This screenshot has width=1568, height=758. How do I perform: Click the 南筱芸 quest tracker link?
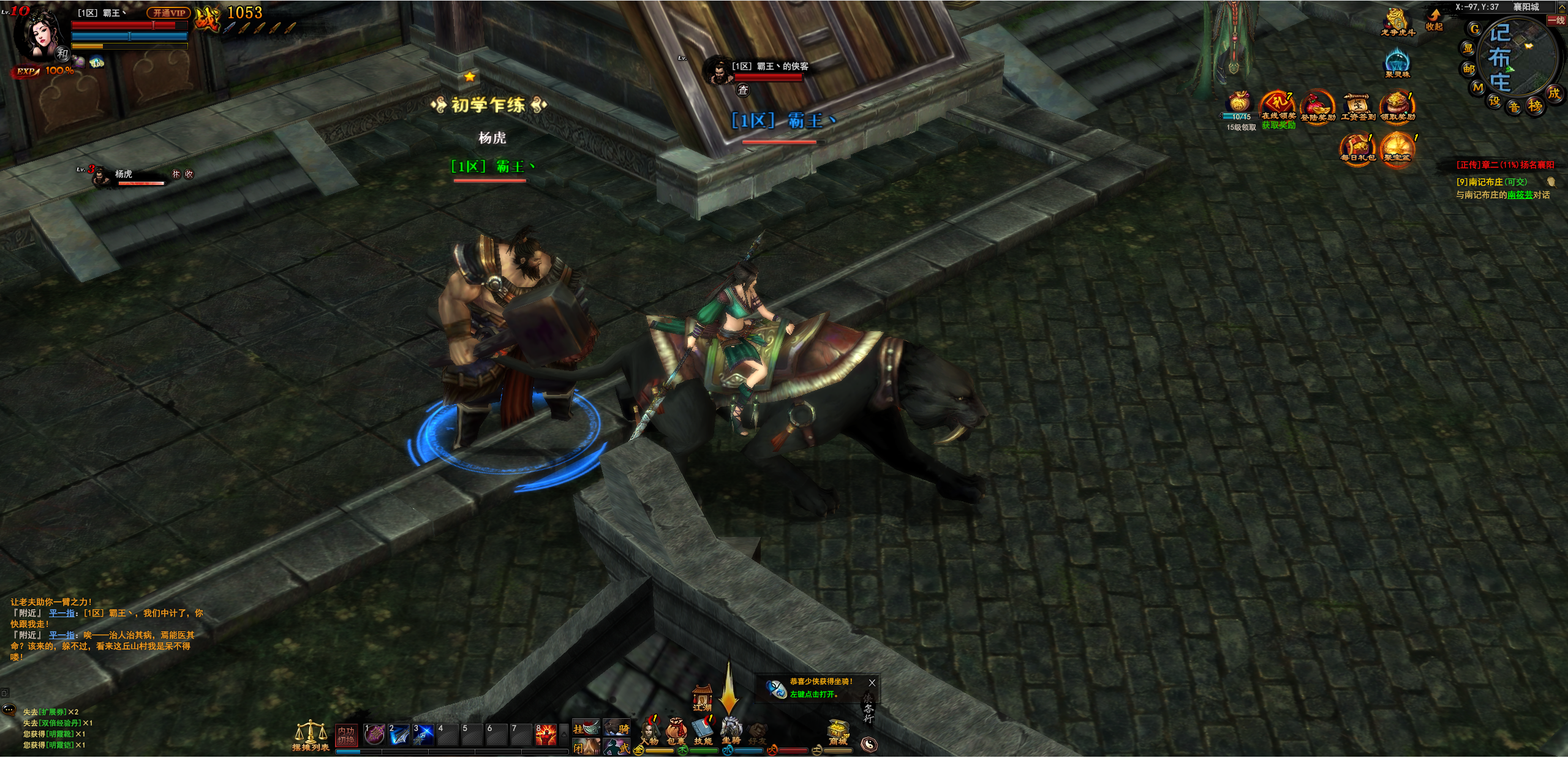(x=1520, y=195)
